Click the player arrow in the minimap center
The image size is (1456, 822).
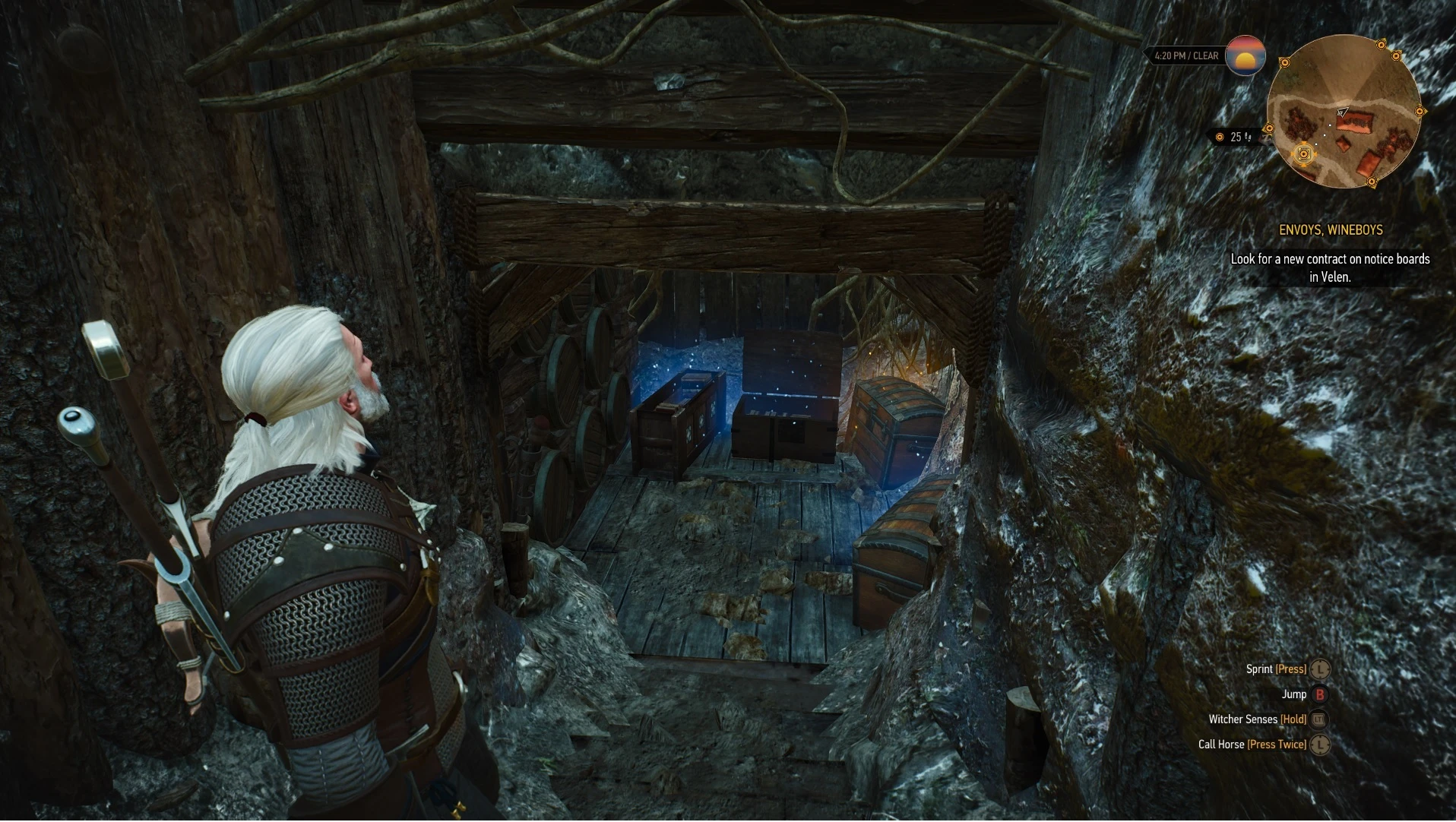(x=1343, y=112)
